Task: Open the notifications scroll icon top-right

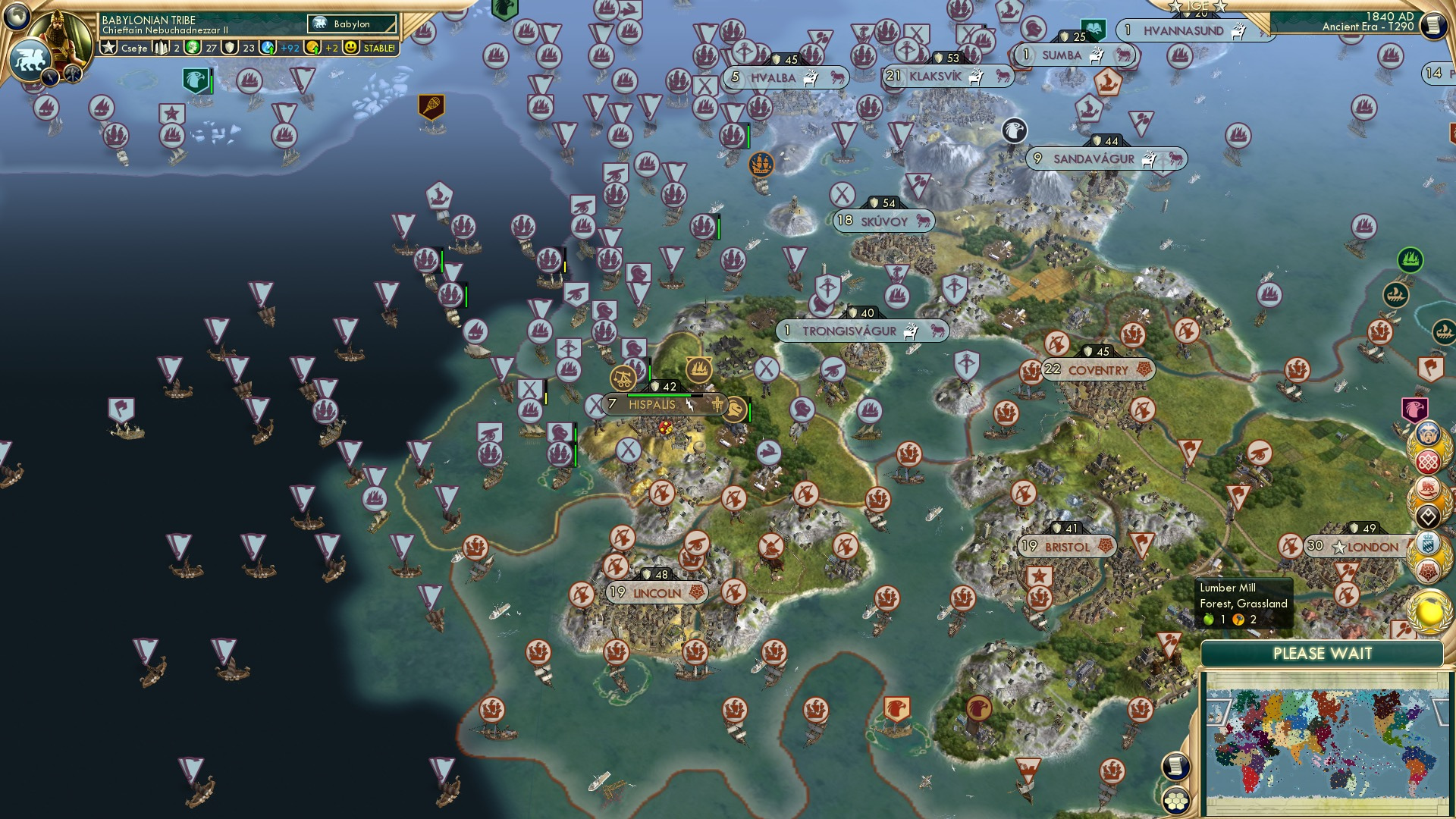Action: click(1433, 25)
